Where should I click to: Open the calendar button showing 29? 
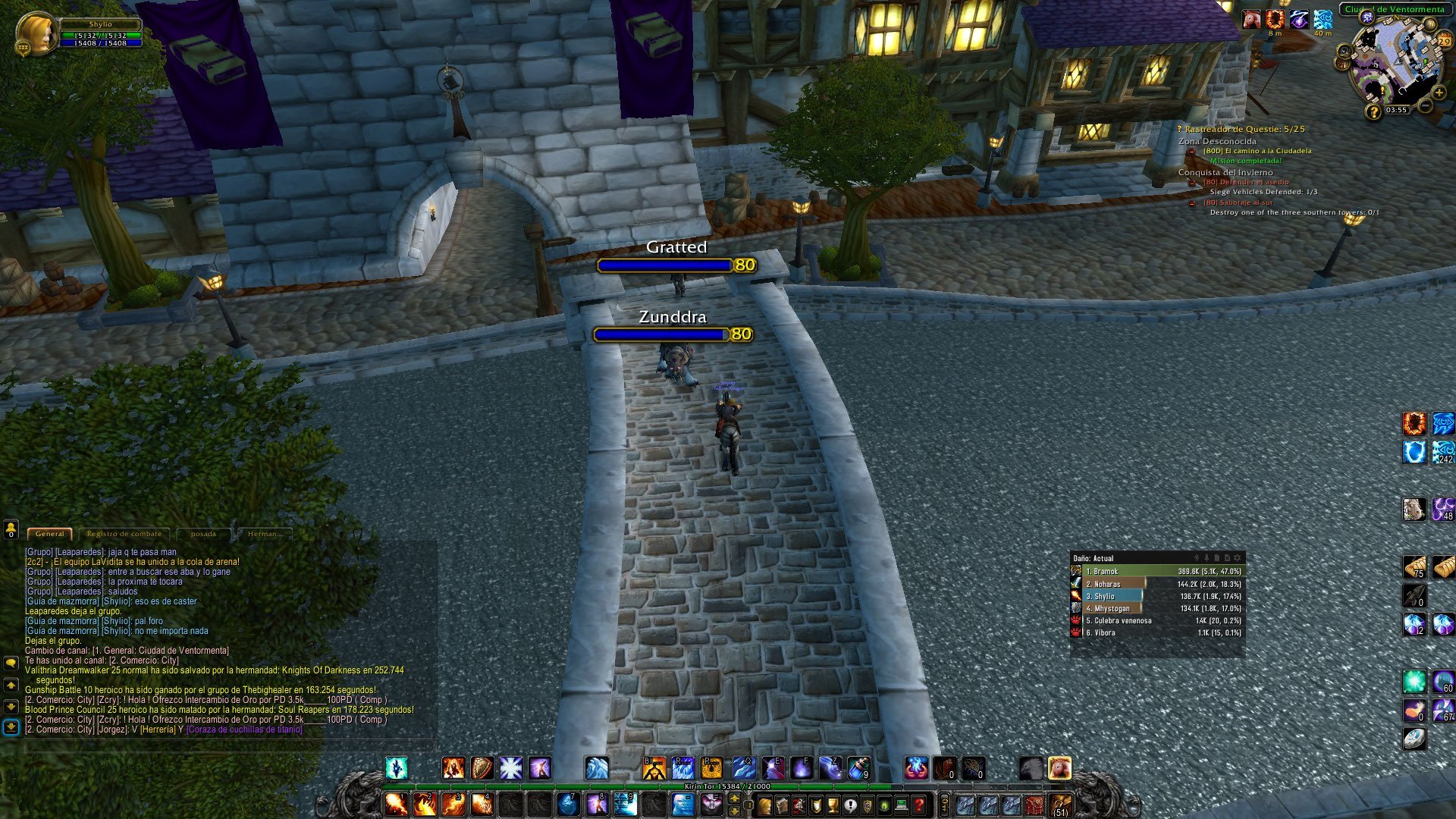(x=1443, y=41)
